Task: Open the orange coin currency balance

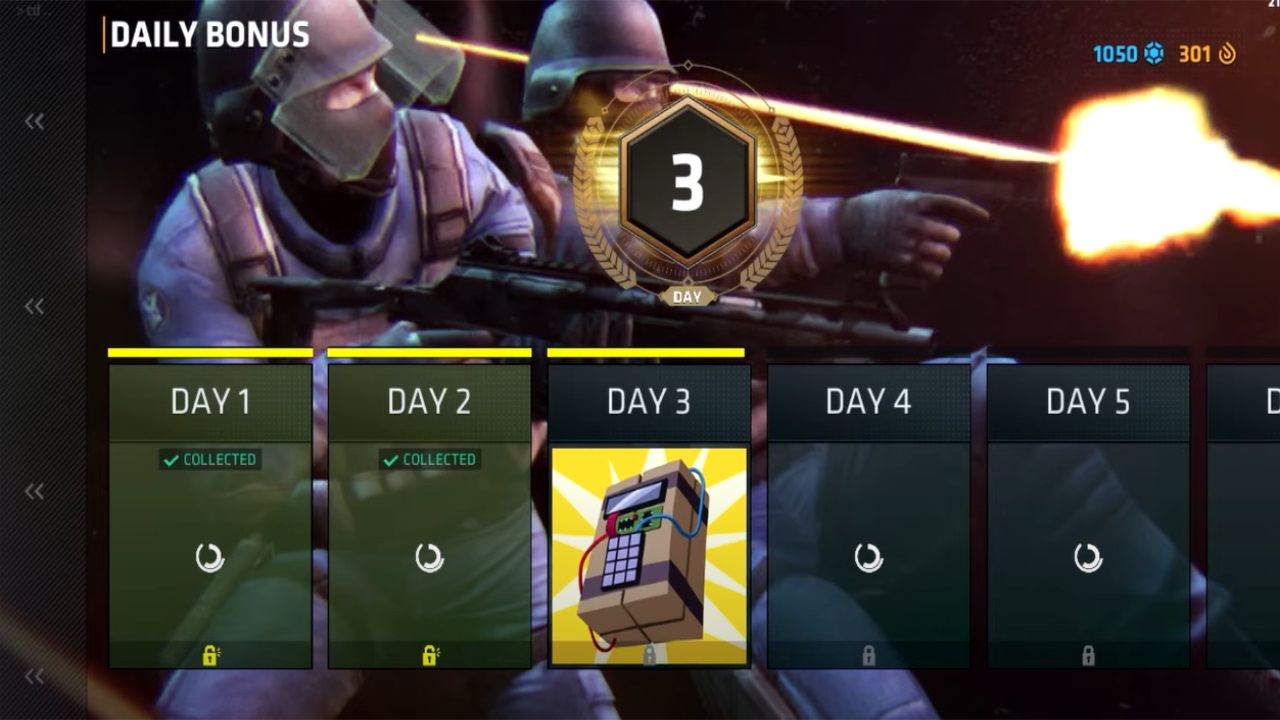Action: [x=1207, y=54]
